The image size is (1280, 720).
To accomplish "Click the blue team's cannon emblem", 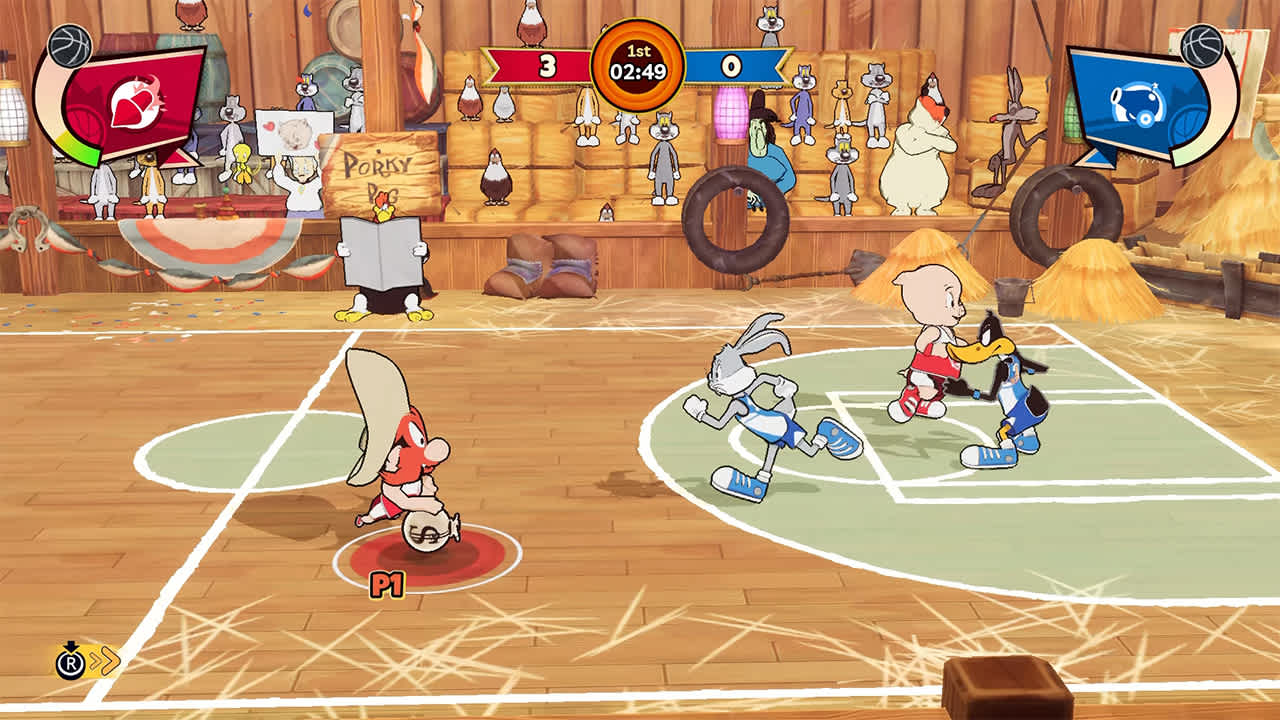I will tap(1138, 103).
